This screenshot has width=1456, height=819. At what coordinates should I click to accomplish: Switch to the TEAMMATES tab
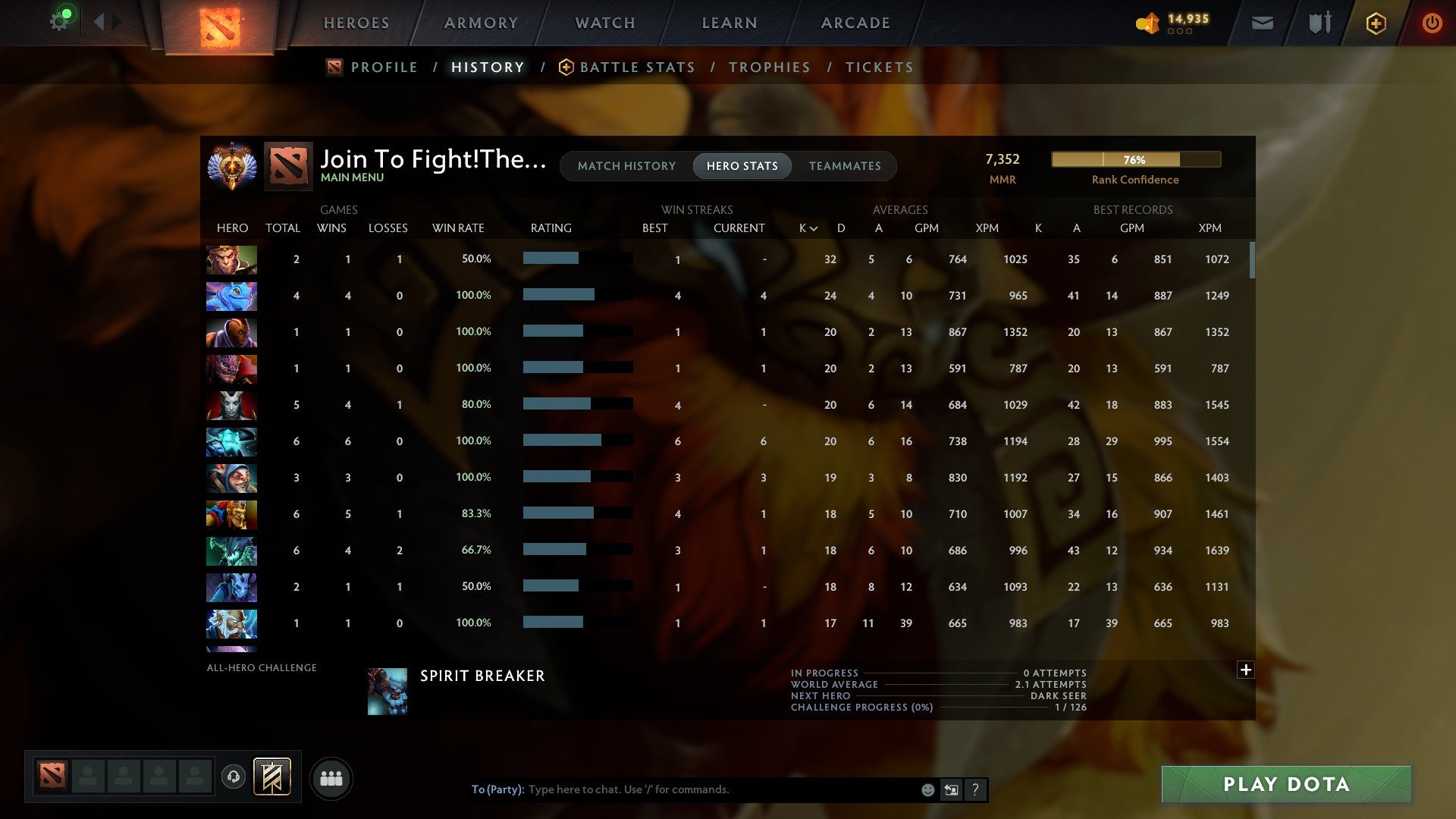point(845,165)
